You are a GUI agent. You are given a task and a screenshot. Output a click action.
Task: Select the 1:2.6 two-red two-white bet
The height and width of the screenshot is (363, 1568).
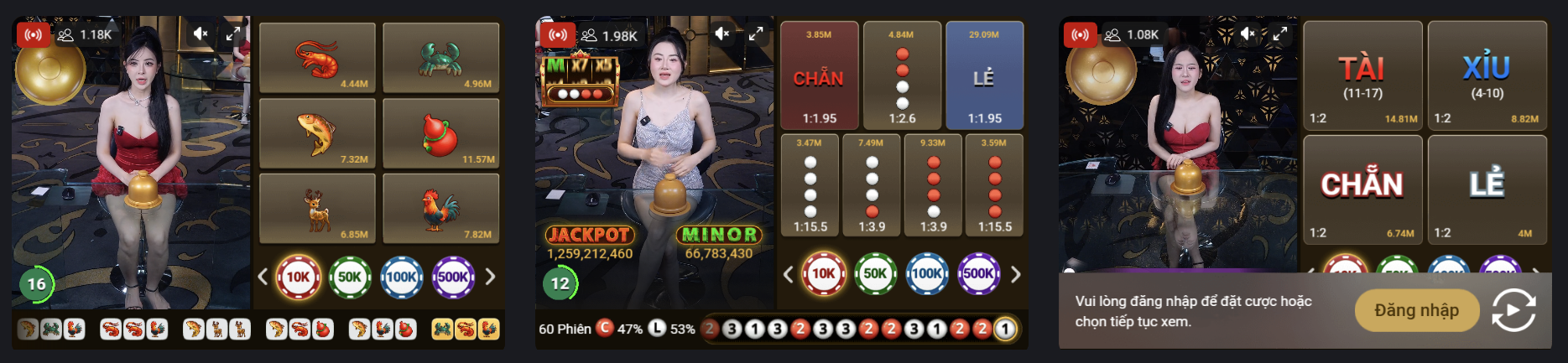pos(902,76)
